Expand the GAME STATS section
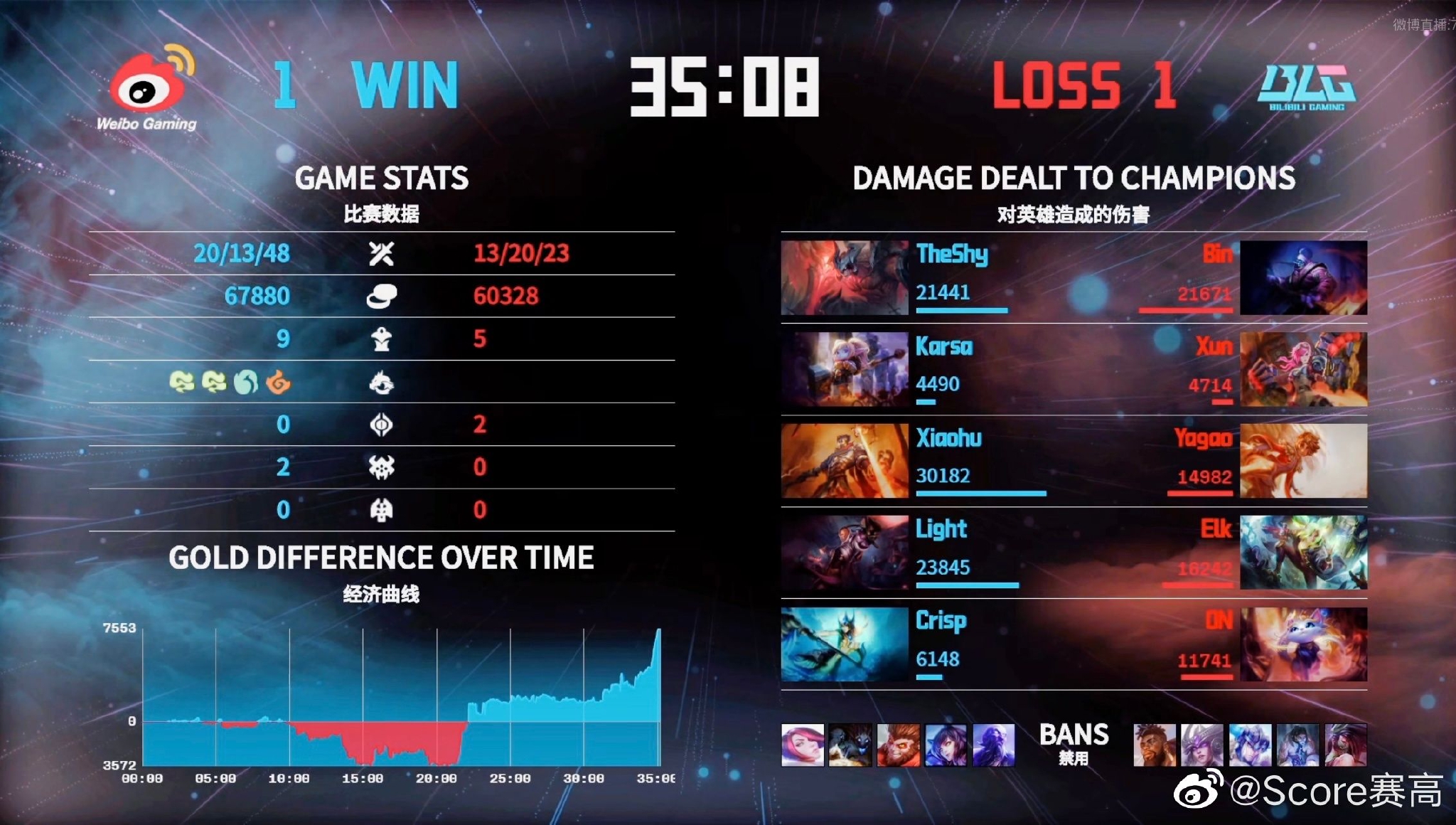This screenshot has width=1456, height=825. point(384,178)
